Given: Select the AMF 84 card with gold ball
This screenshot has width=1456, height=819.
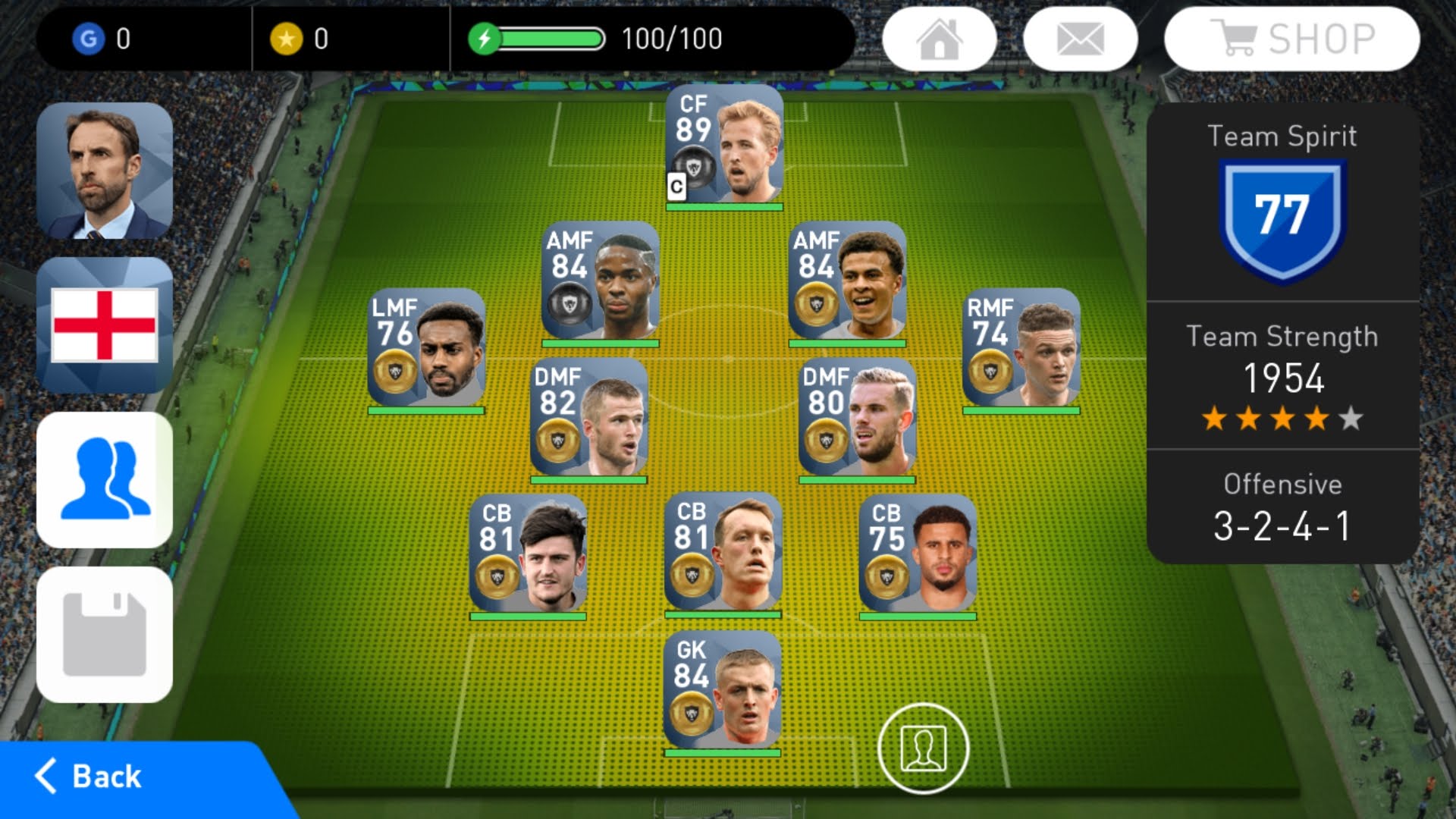Looking at the screenshot, I should (x=847, y=282).
